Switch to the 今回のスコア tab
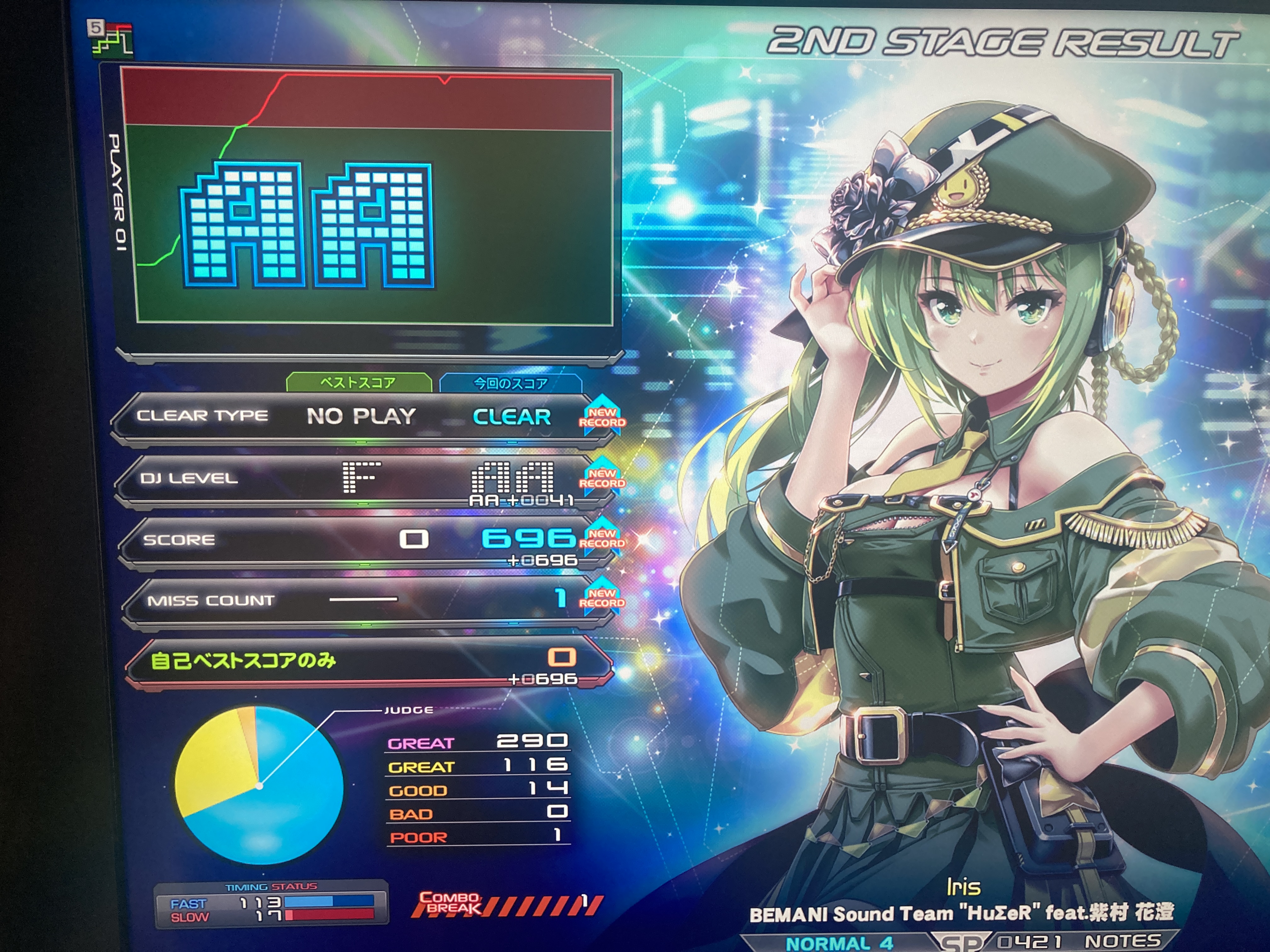 pos(510,383)
